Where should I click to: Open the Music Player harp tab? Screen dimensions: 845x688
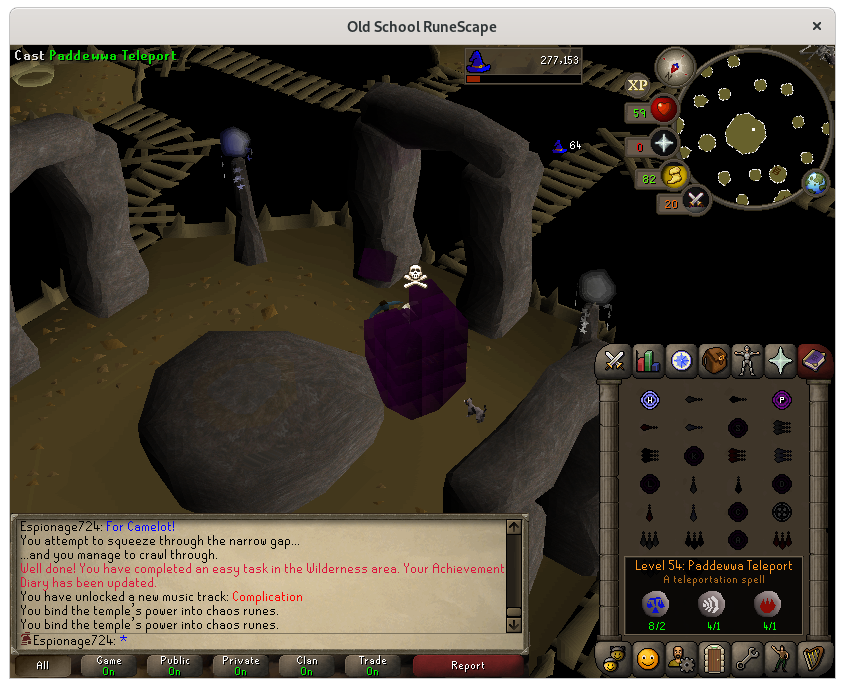(x=813, y=658)
